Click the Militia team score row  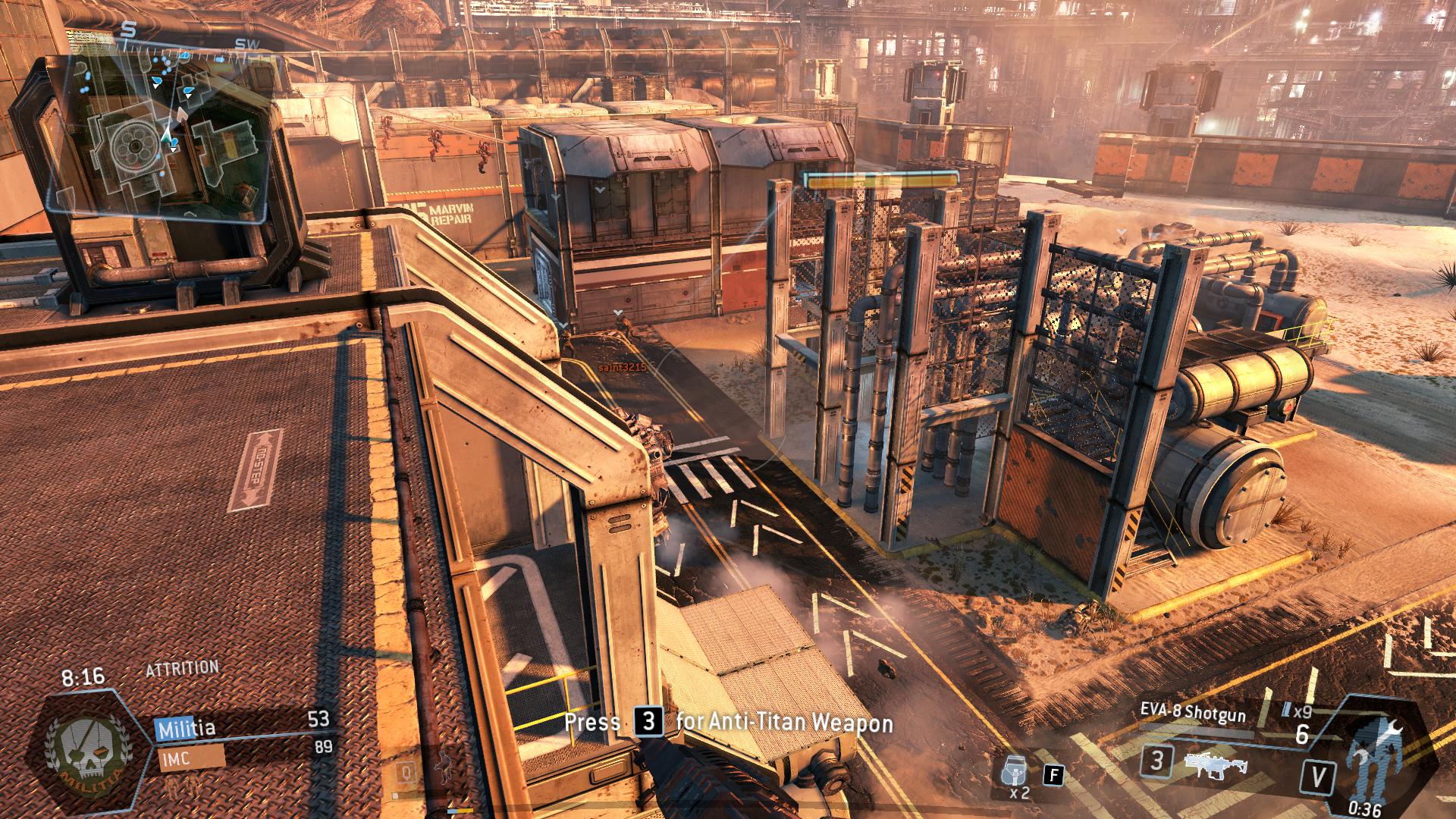(244, 728)
